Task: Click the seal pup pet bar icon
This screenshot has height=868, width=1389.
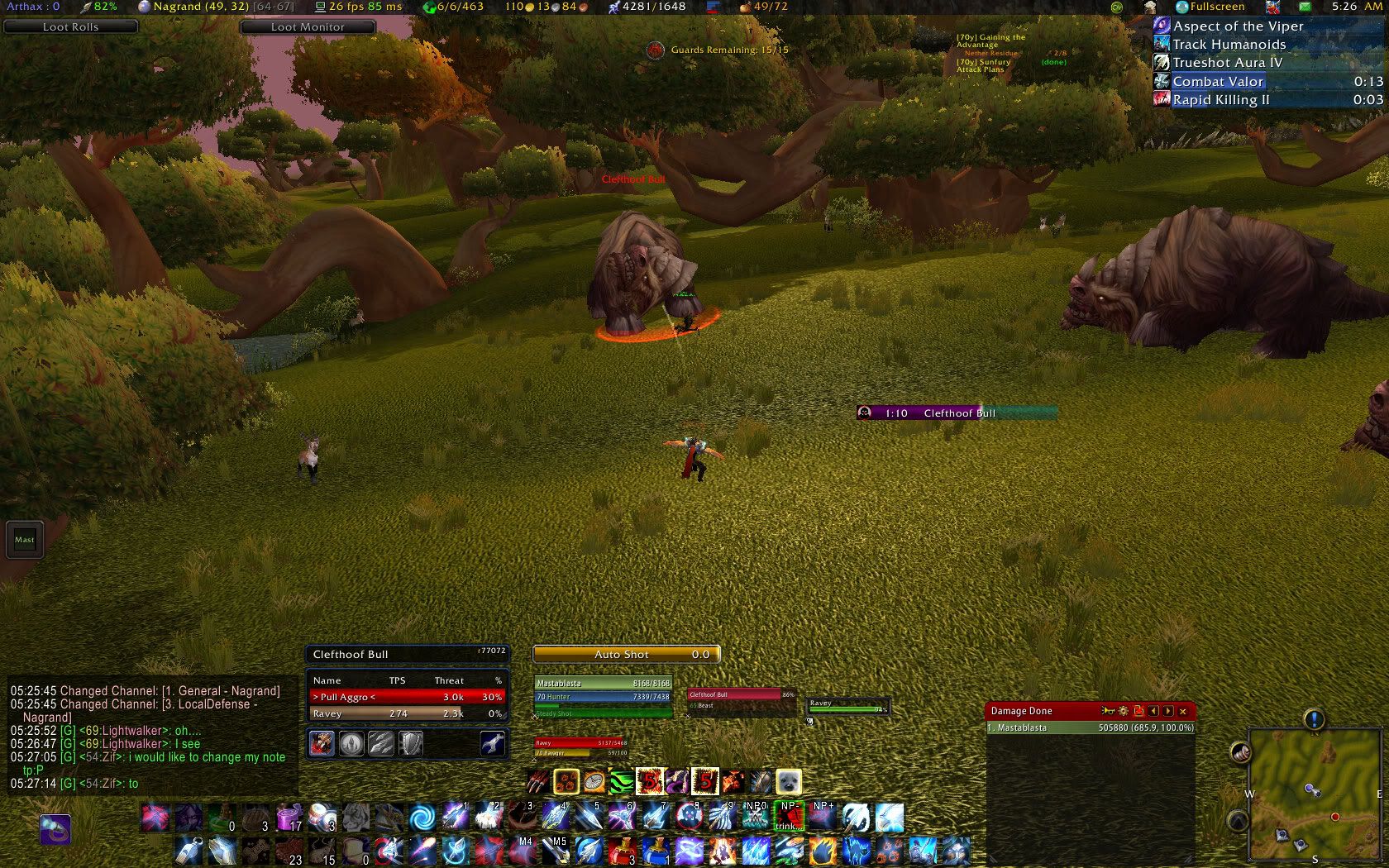Action: tap(789, 781)
